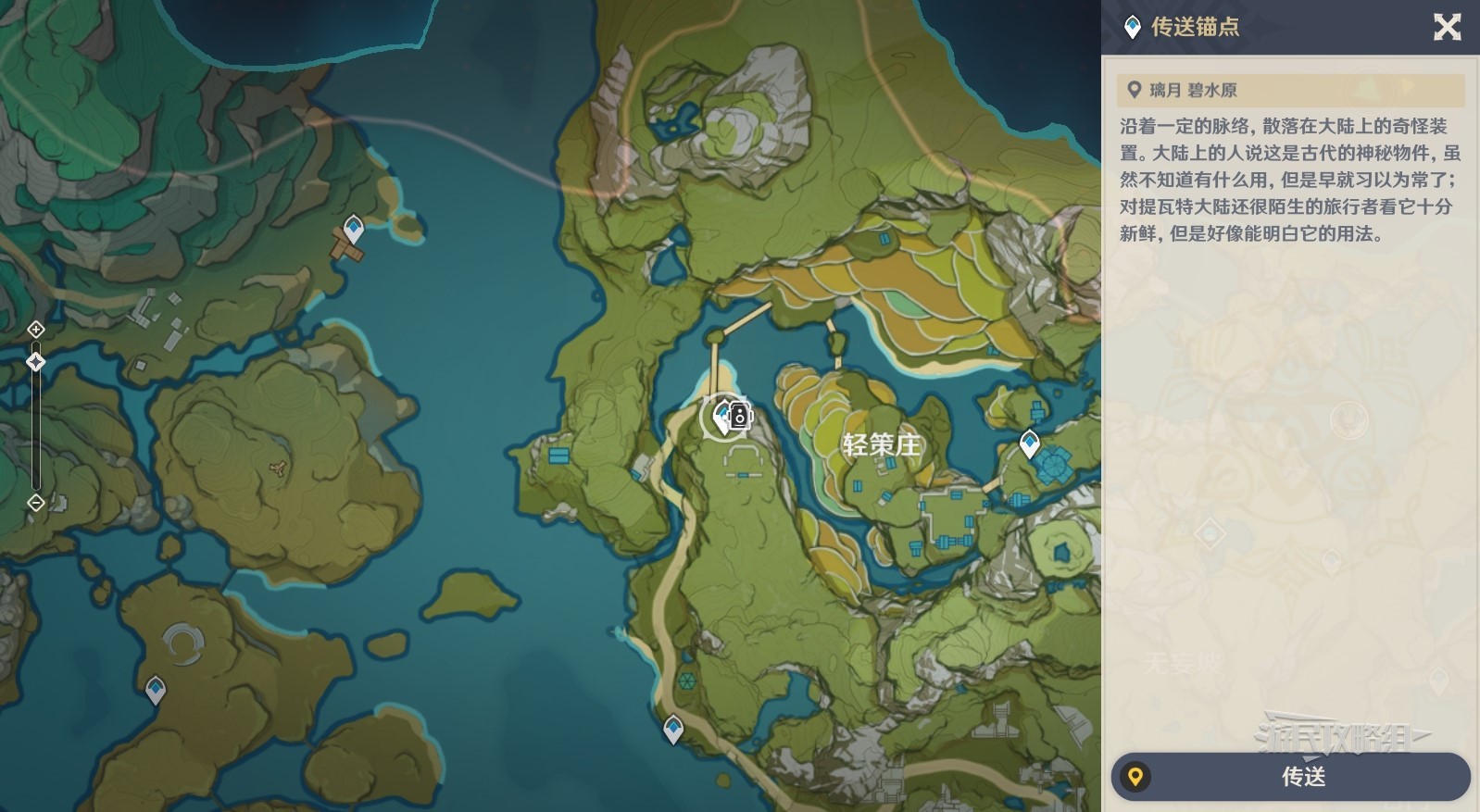
Task: Zoom in with the map's plus button
Action: click(35, 330)
